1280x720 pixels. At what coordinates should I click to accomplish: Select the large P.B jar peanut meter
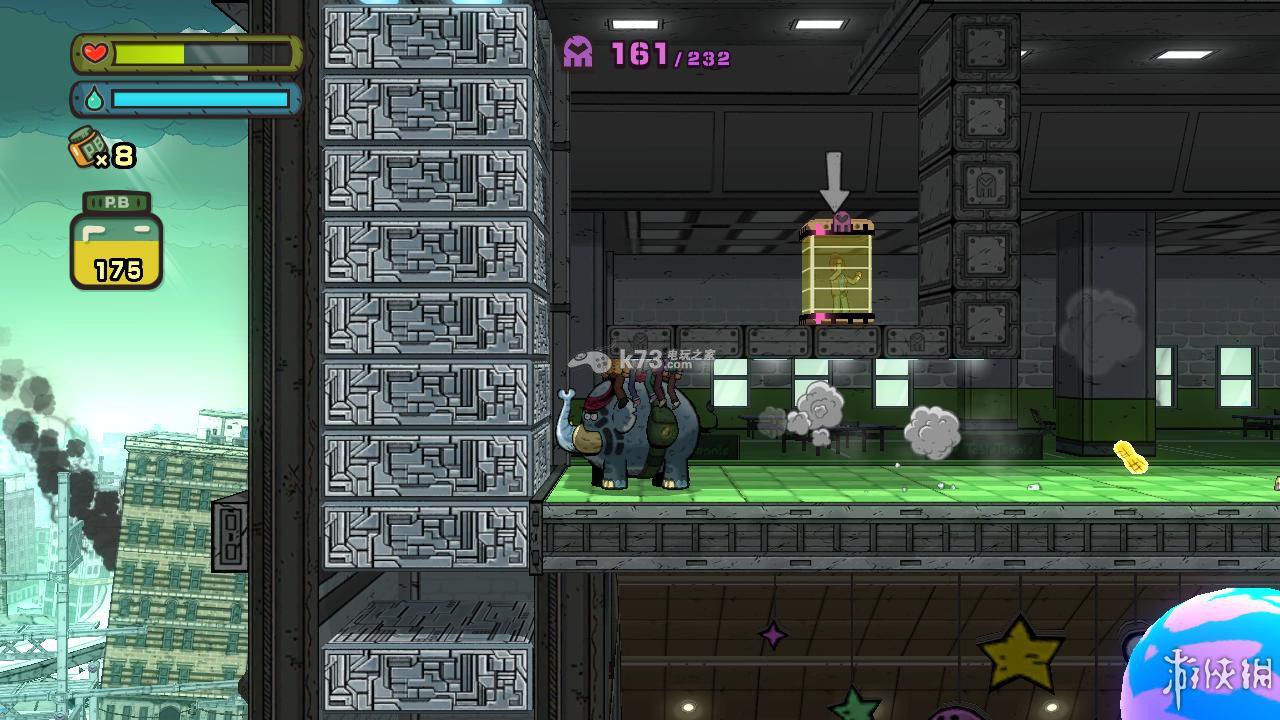[x=116, y=242]
